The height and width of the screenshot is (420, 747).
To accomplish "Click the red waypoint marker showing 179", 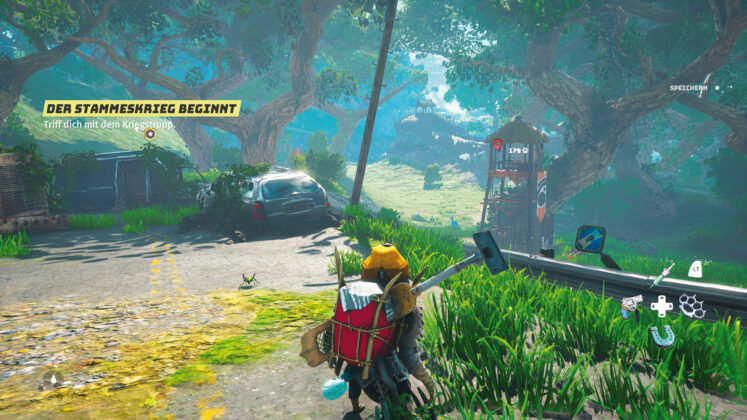I will coord(497,145).
